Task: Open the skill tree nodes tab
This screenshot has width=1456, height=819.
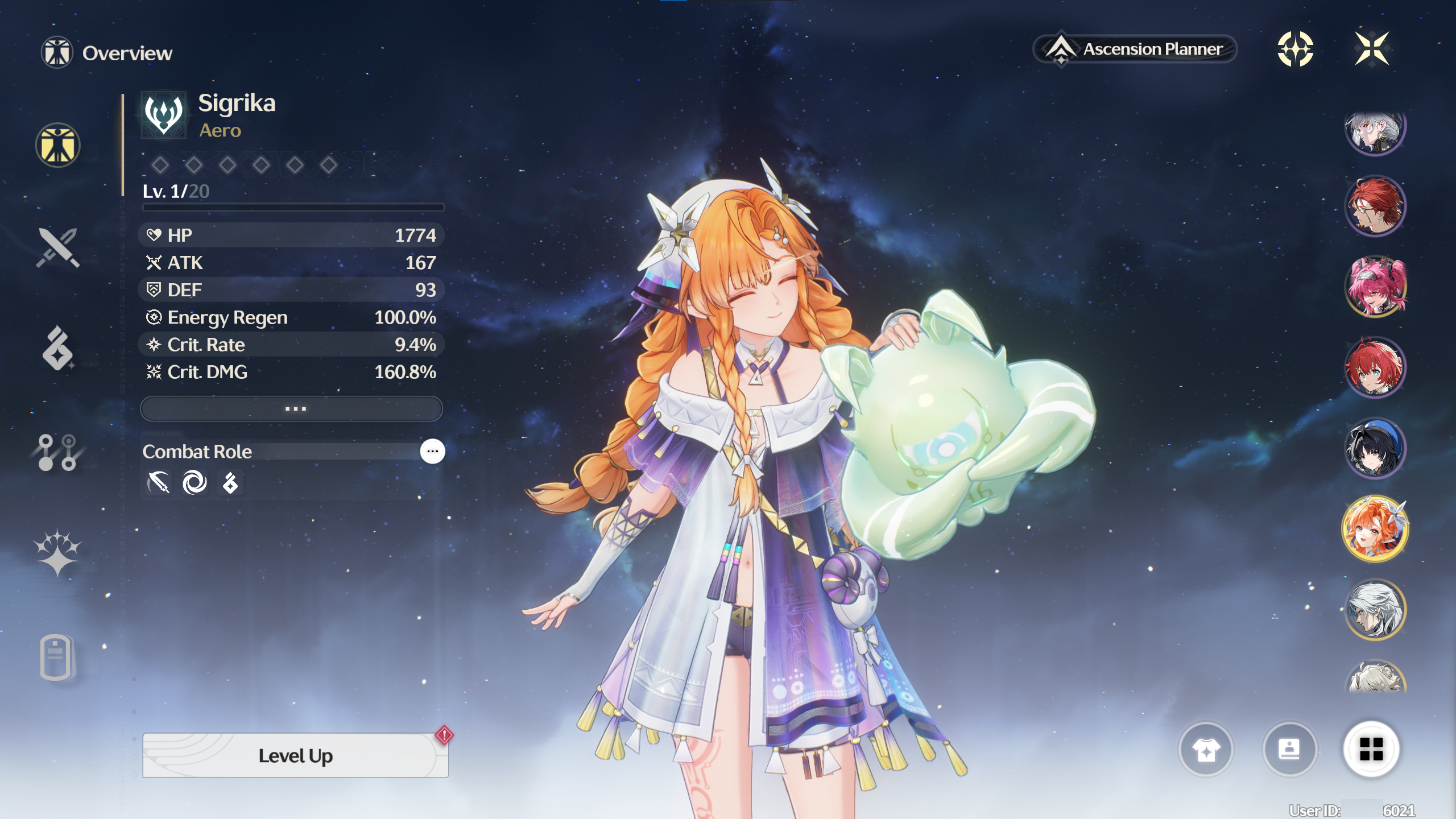Action: [x=57, y=453]
